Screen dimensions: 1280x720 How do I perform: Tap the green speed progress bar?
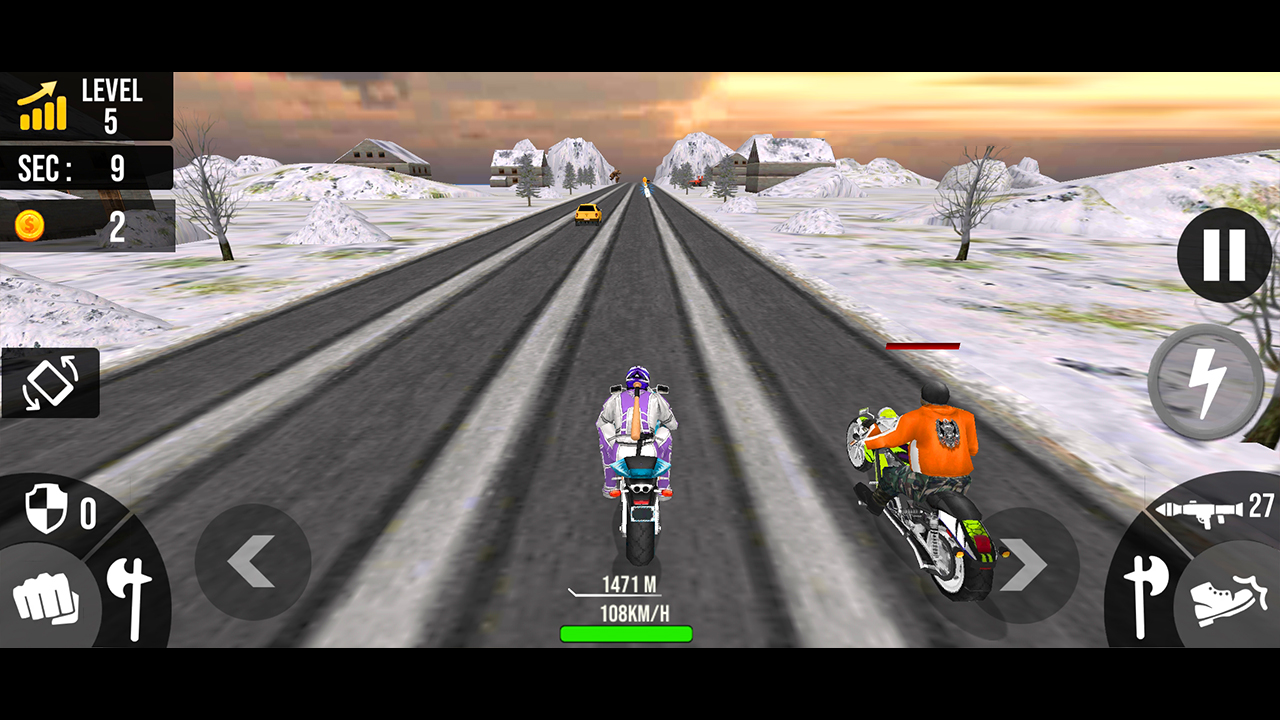[x=628, y=632]
